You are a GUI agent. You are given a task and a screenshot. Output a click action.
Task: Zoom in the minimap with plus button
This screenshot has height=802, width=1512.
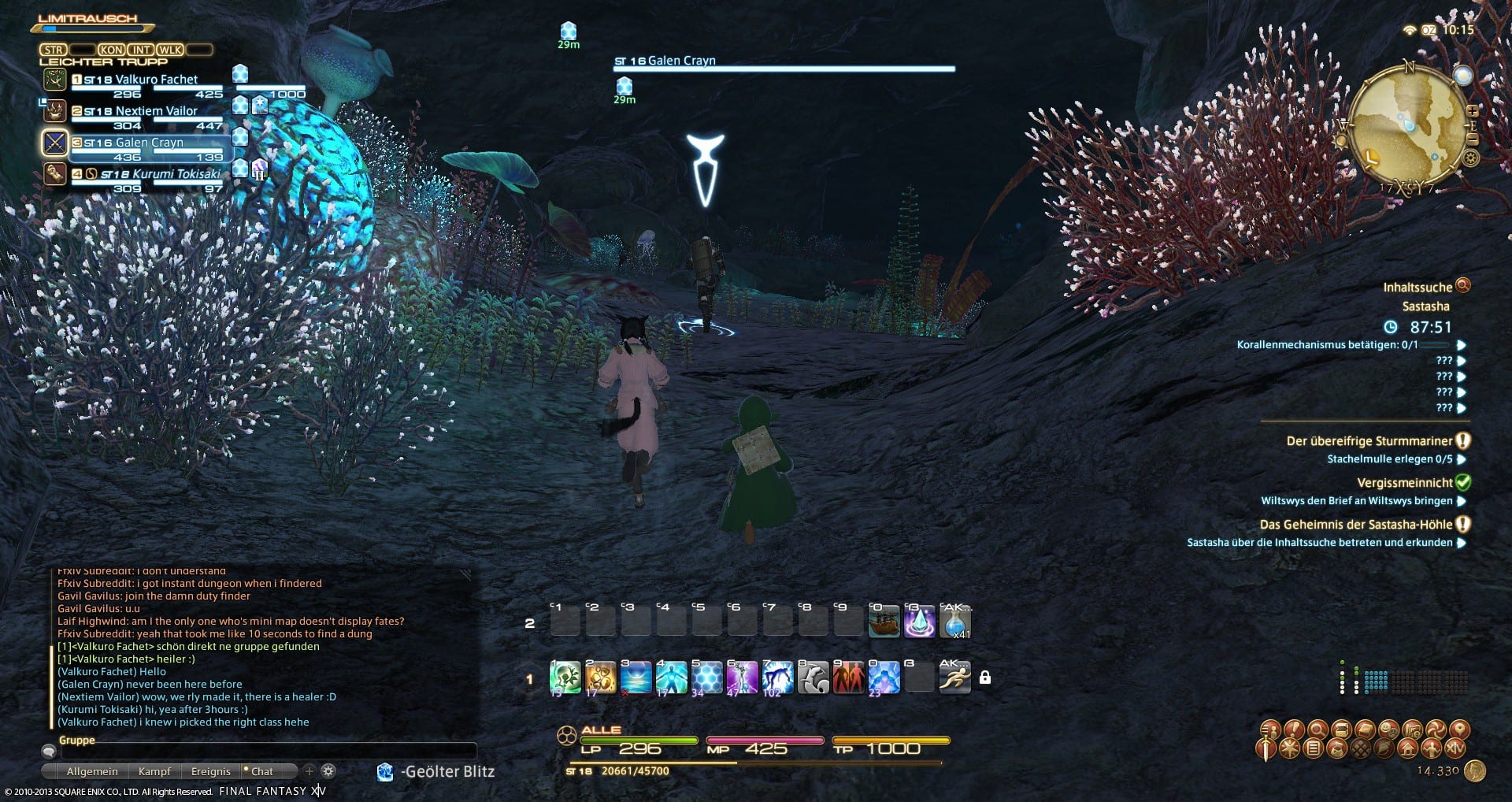(1472, 110)
